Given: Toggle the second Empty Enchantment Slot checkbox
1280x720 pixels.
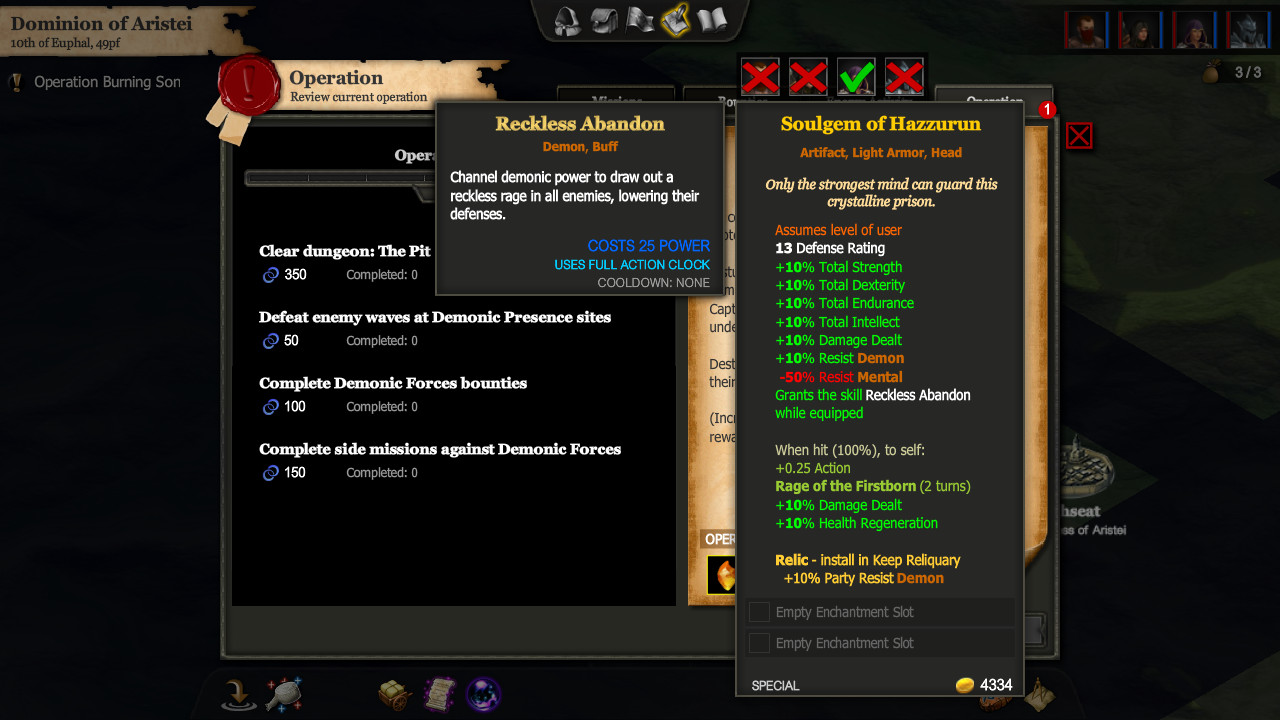Looking at the screenshot, I should (759, 643).
